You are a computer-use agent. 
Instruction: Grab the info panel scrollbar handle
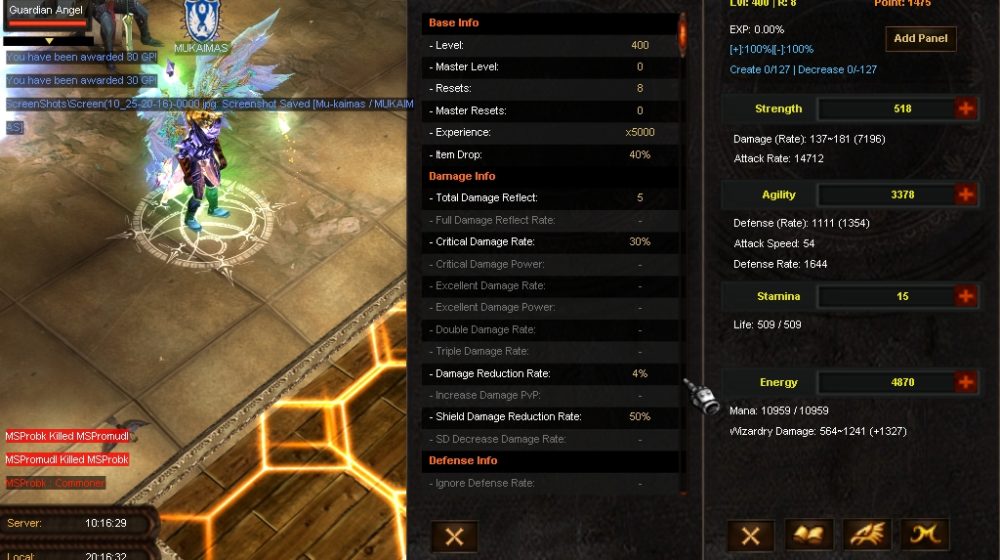pyautogui.click(x=682, y=33)
